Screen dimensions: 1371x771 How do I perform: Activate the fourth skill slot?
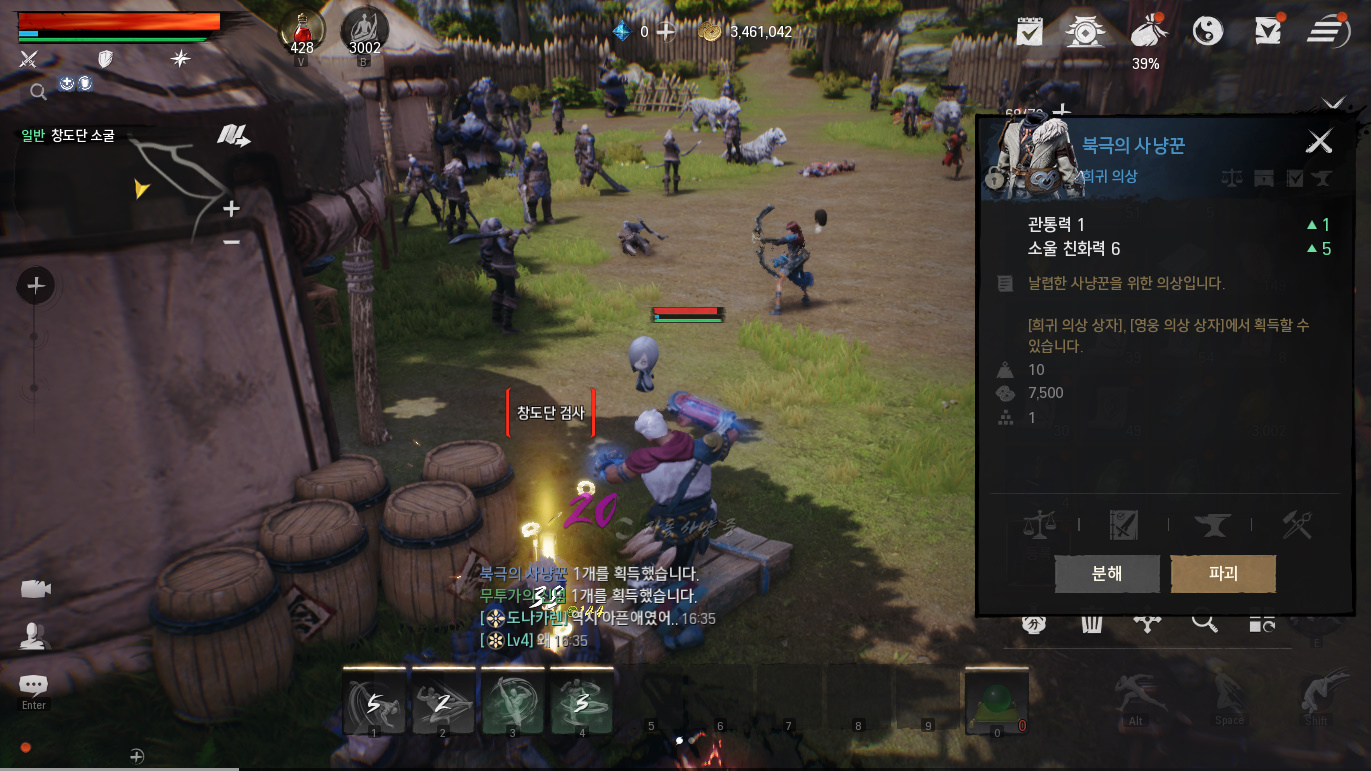[x=582, y=701]
